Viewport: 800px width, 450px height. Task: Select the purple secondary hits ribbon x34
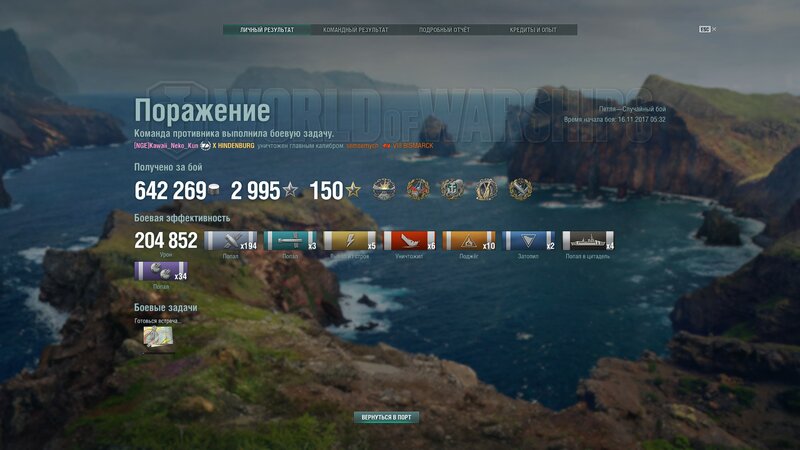click(161, 271)
